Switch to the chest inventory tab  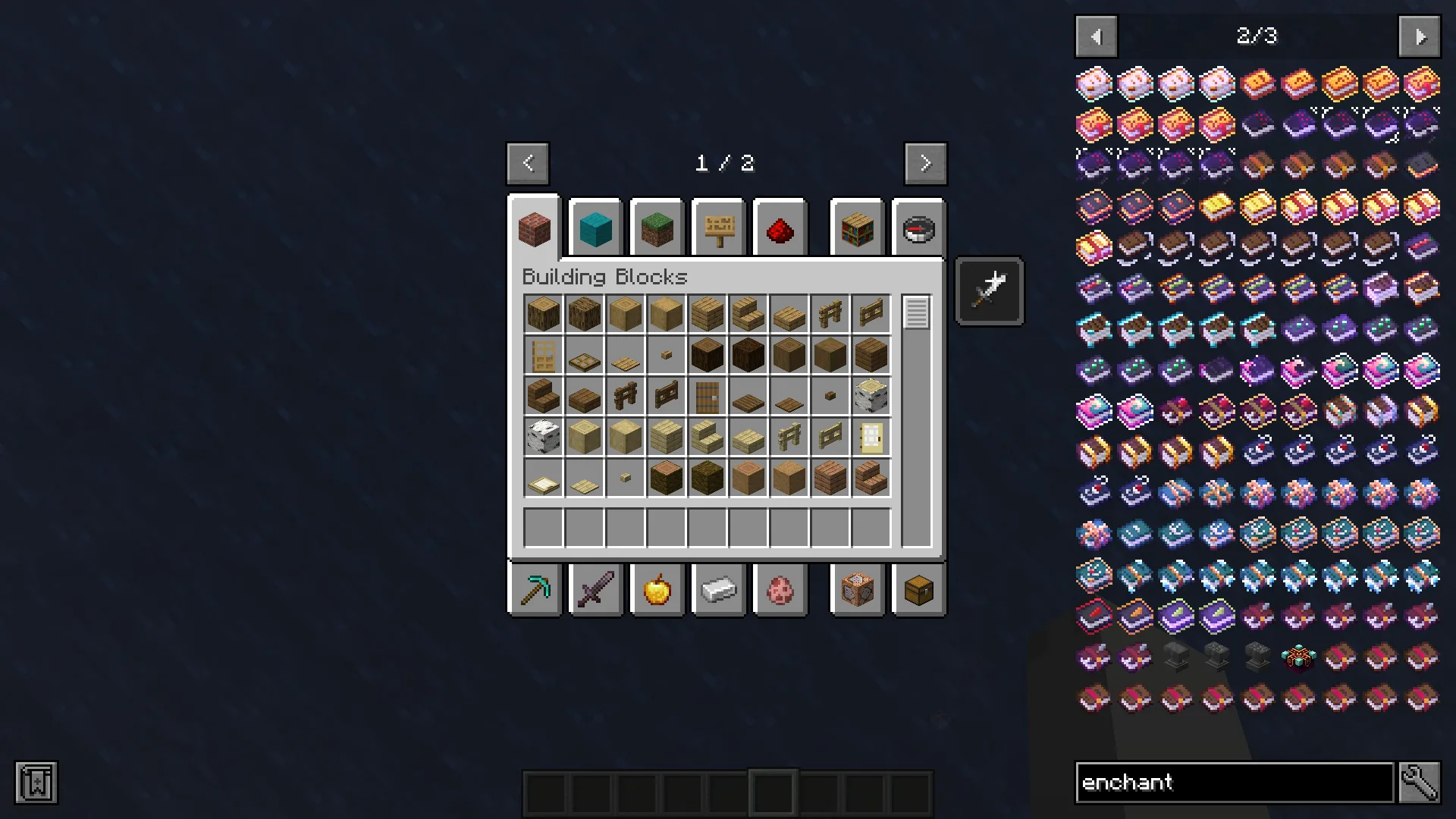coord(918,589)
